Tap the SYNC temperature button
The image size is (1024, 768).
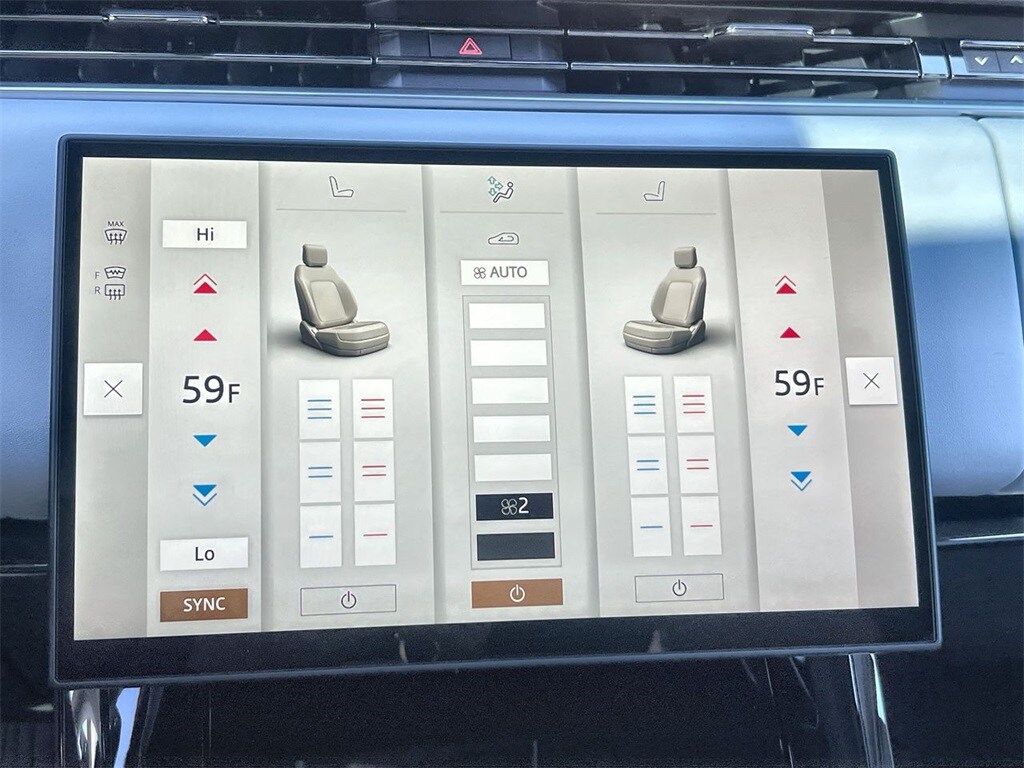coord(204,604)
